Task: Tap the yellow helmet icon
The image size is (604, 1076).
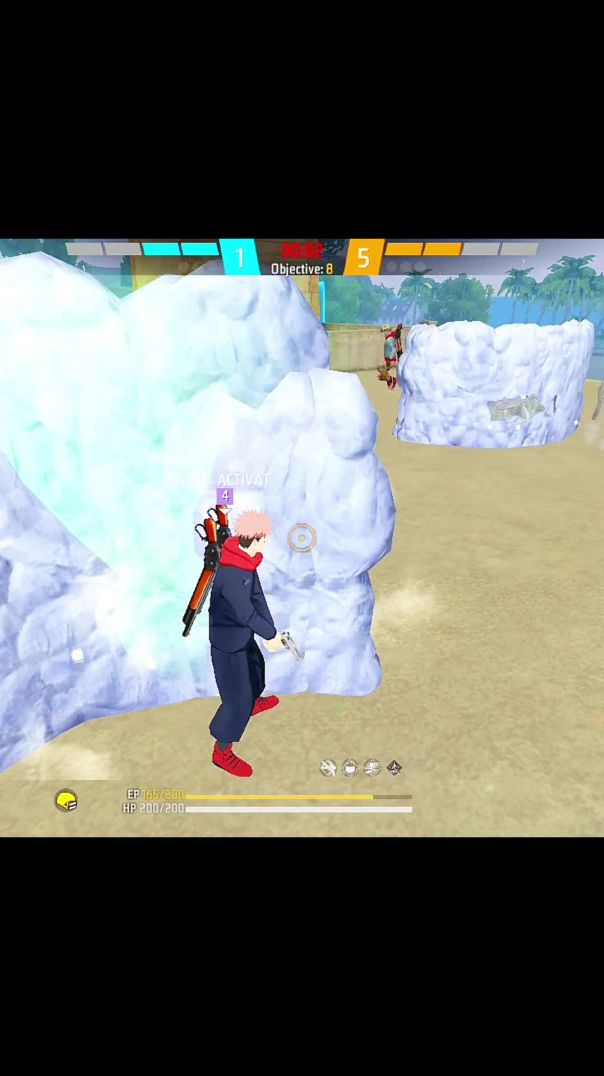Action: 66,800
